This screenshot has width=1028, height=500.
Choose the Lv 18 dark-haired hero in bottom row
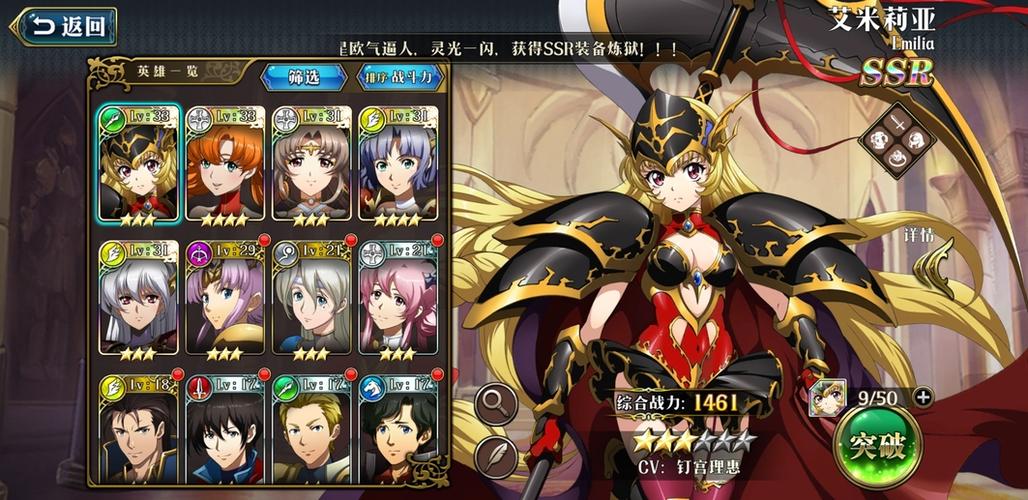pyautogui.click(x=139, y=430)
